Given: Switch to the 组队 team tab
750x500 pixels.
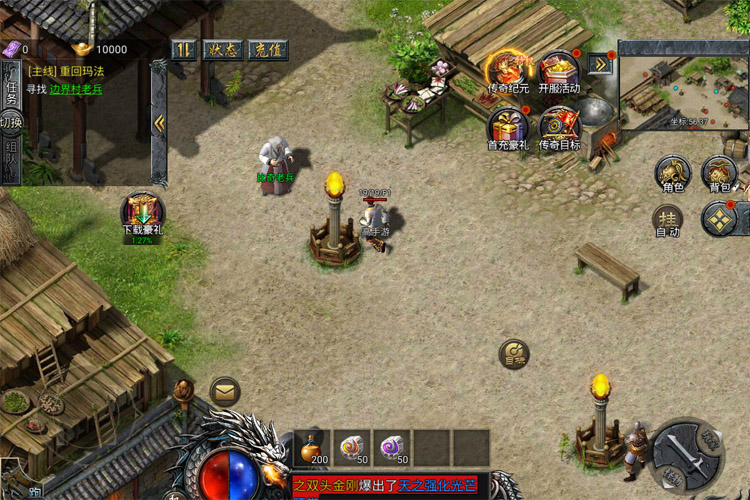Looking at the screenshot, I should [x=10, y=160].
